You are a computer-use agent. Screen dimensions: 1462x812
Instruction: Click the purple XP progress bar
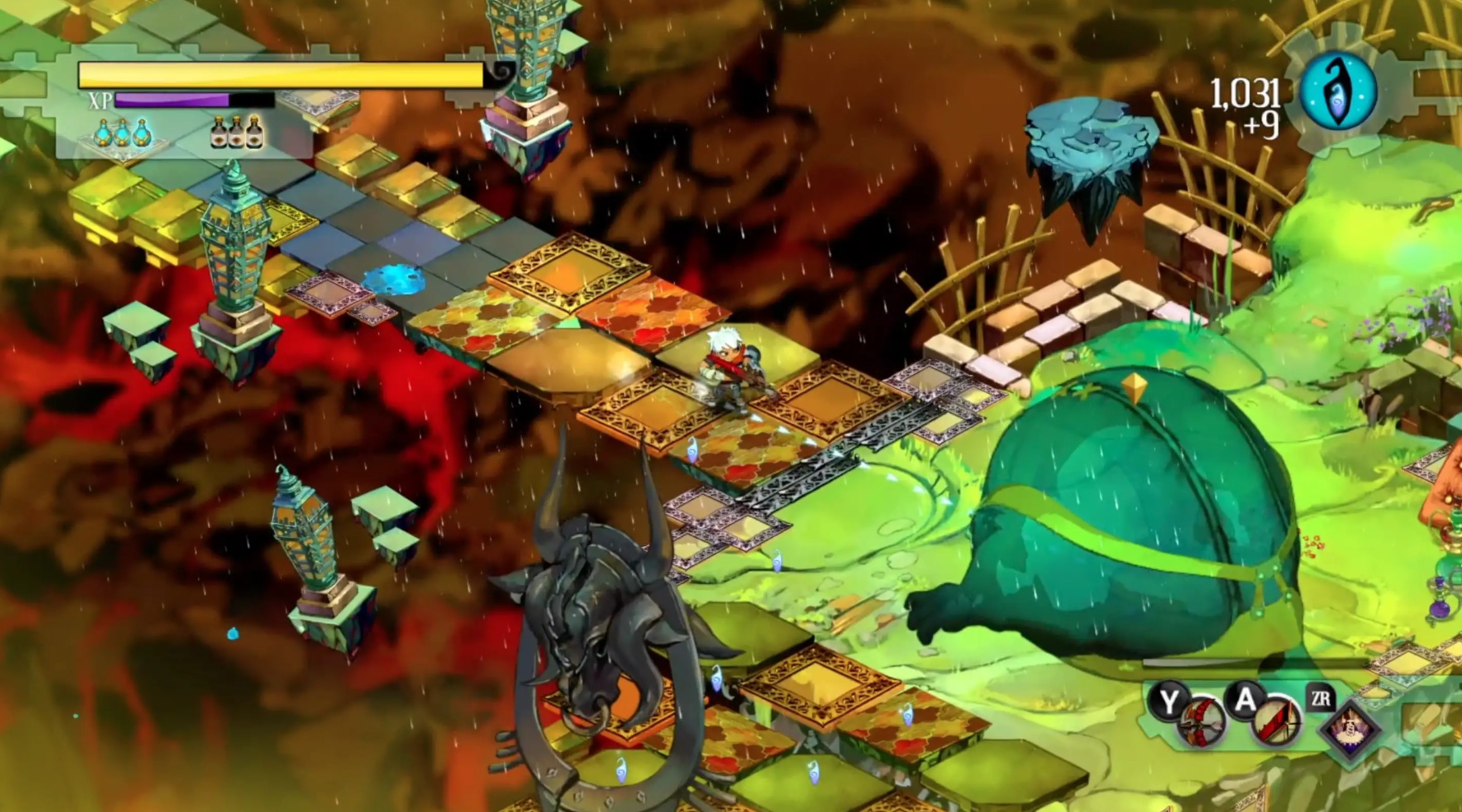click(171, 100)
